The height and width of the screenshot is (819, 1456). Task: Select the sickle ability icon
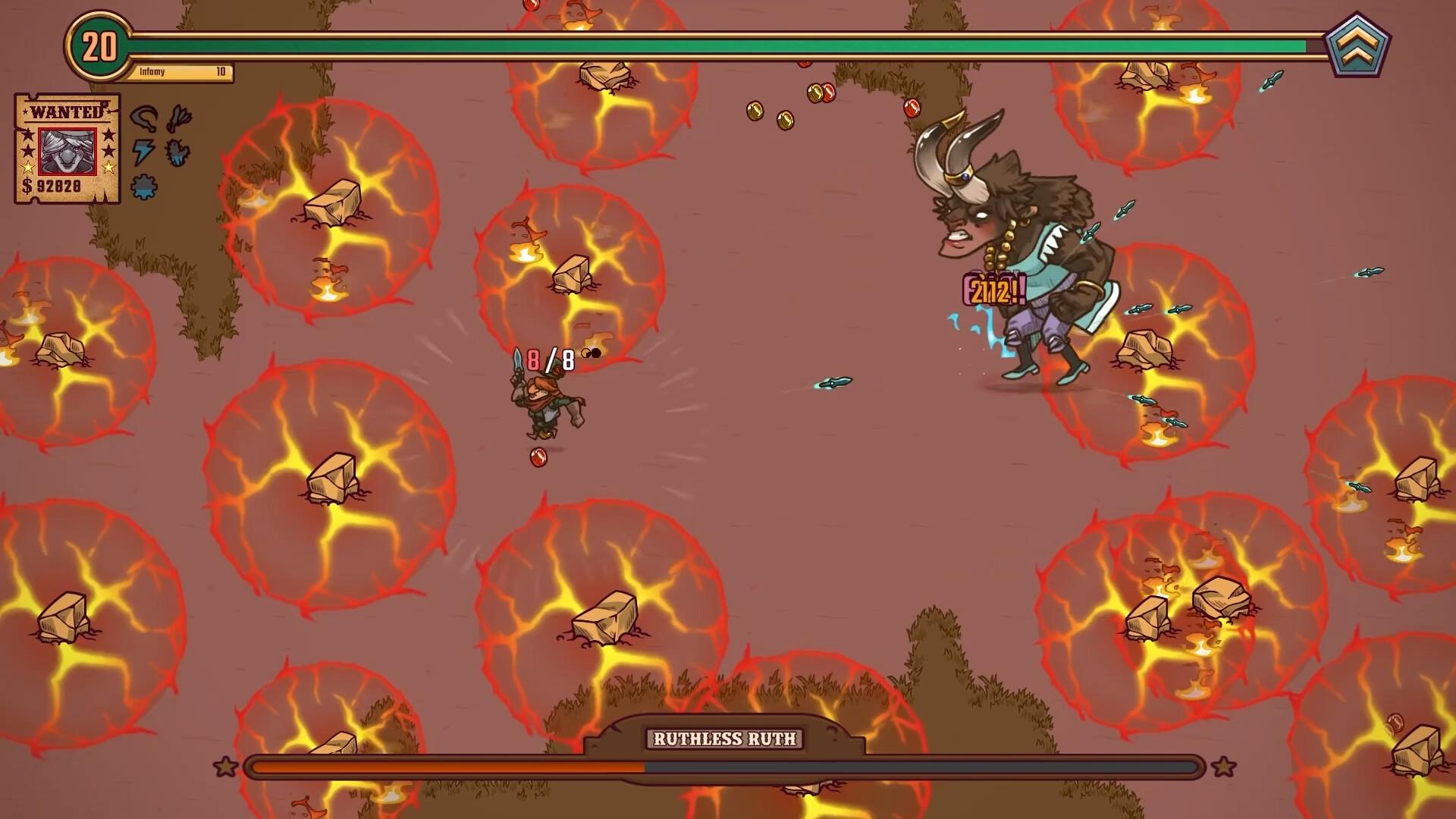click(x=143, y=118)
